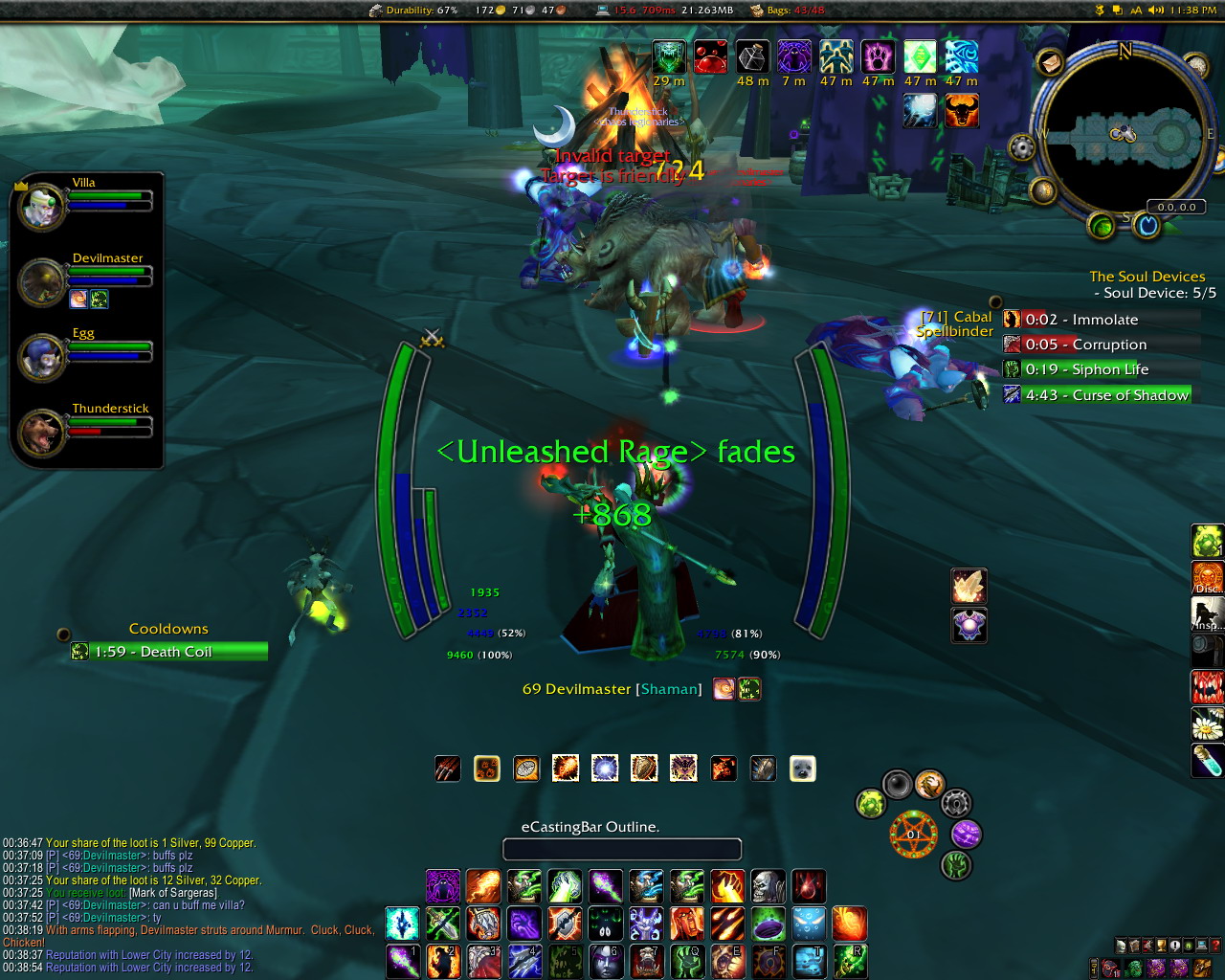Cast the ability bound to key 1
This screenshot has width=1225, height=980.
click(x=402, y=961)
